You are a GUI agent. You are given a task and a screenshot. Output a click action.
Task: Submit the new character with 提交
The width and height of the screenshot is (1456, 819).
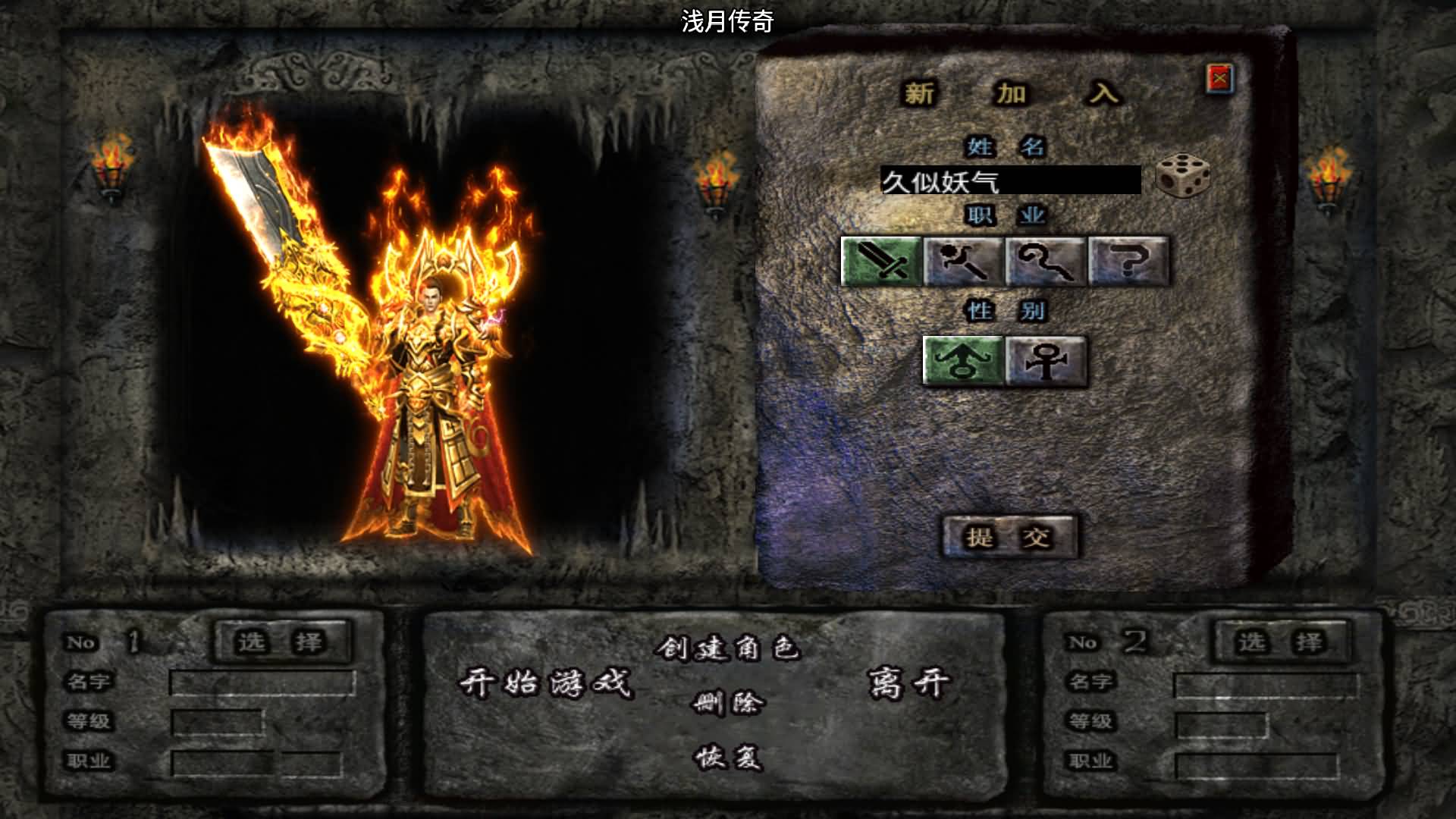[1009, 537]
